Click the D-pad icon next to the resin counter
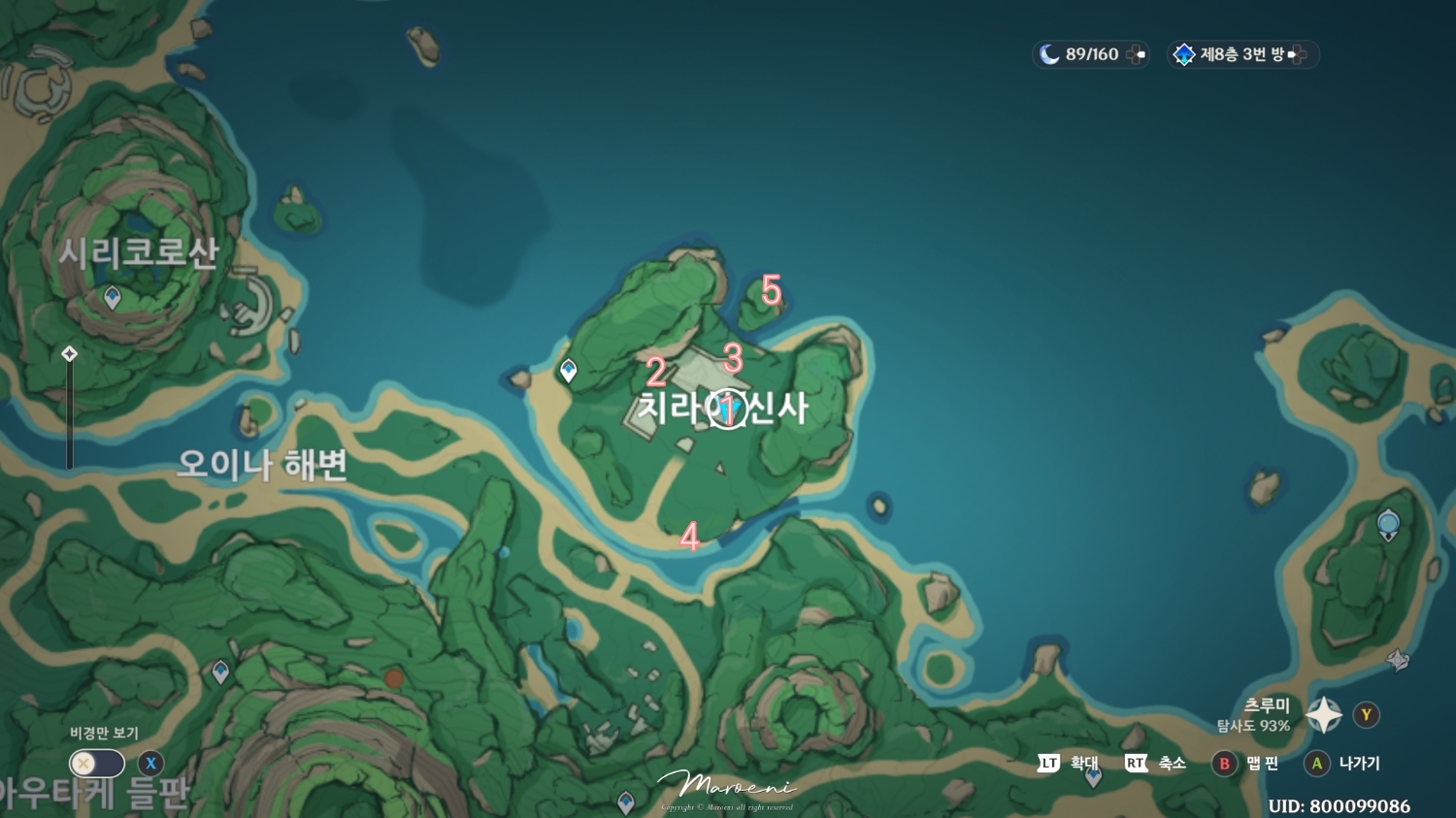1456x818 pixels. click(1138, 55)
